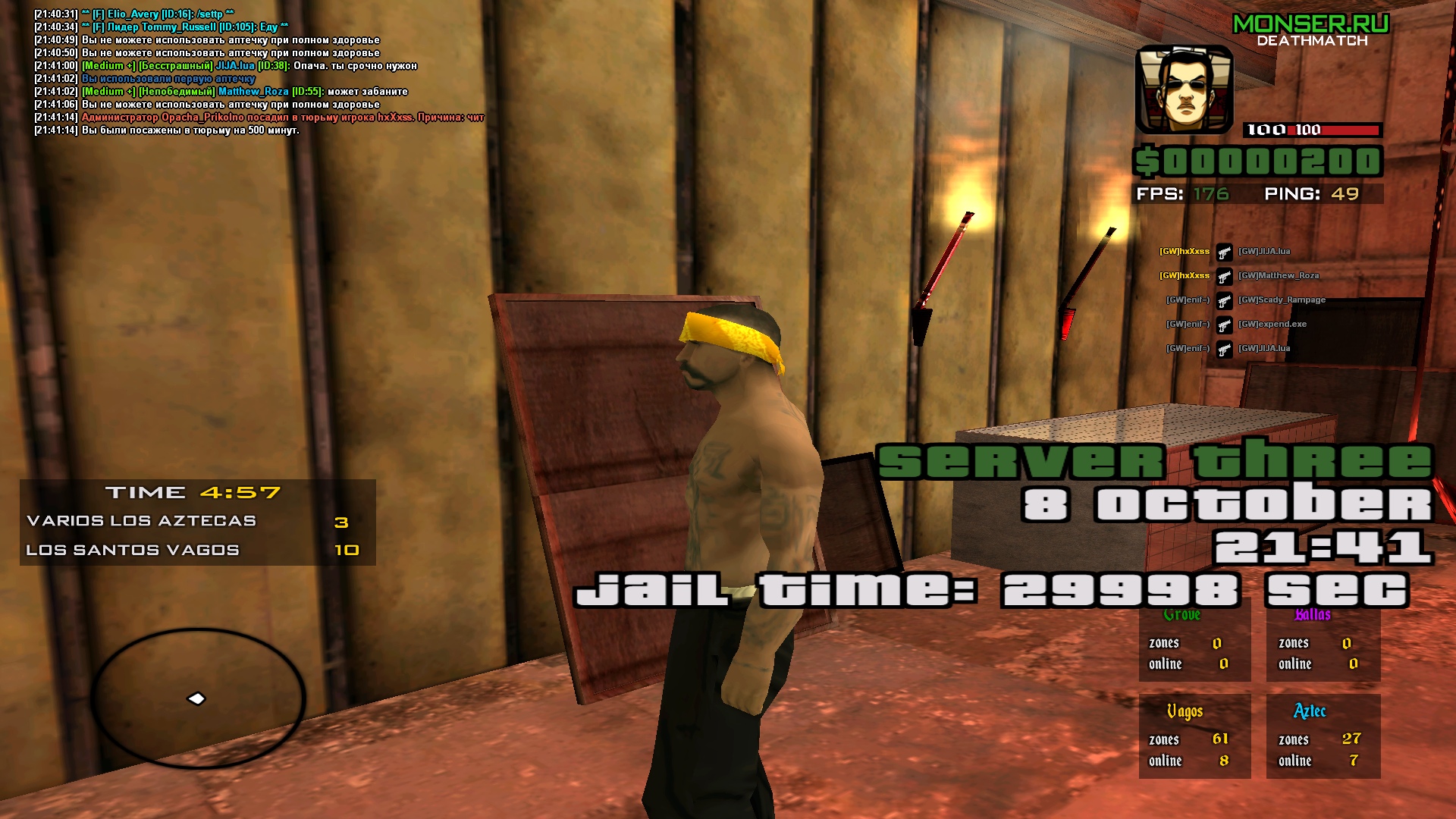Click the circular radar minimap
This screenshot has width=1456, height=819.
point(198,698)
